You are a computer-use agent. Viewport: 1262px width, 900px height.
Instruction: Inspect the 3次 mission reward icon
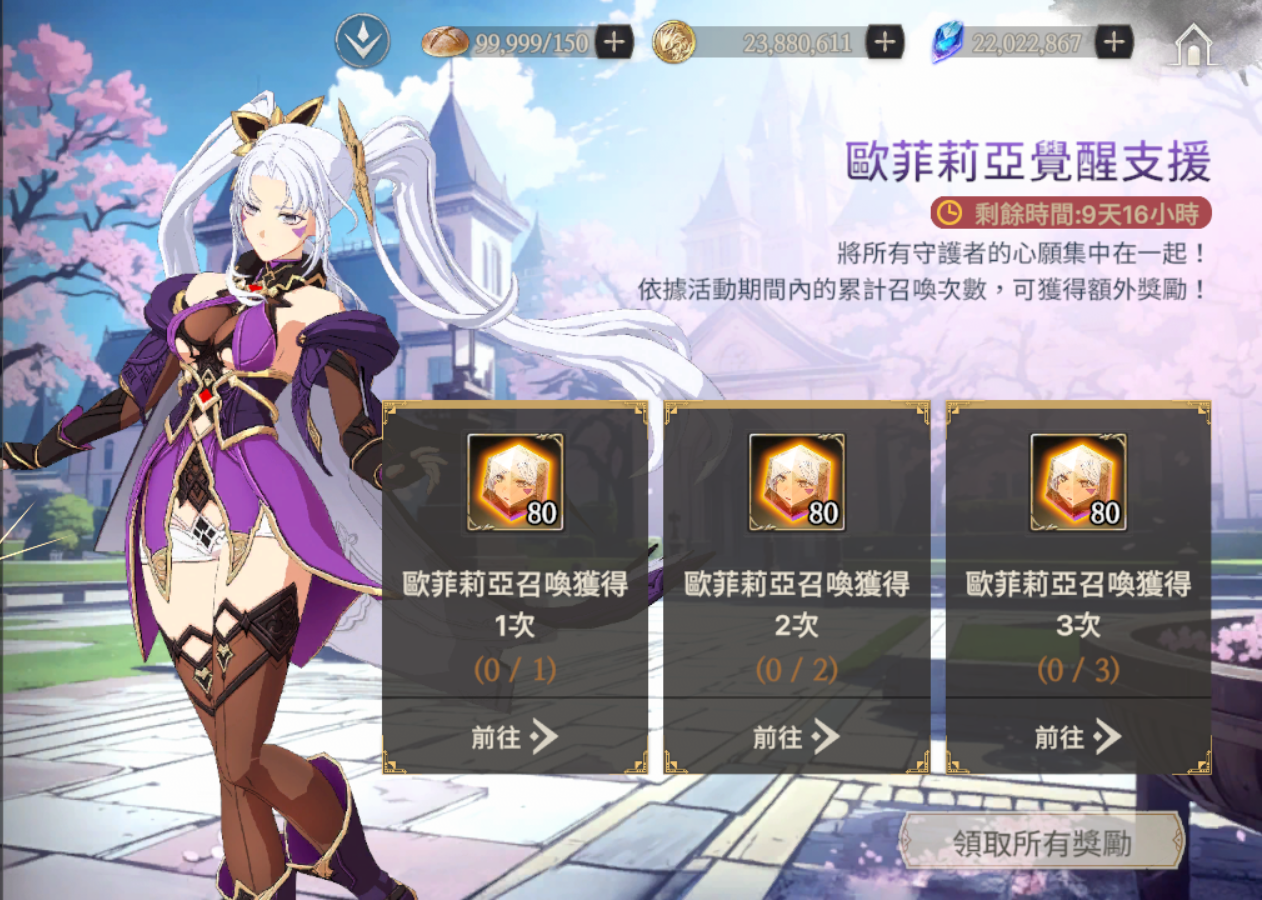tap(1078, 482)
